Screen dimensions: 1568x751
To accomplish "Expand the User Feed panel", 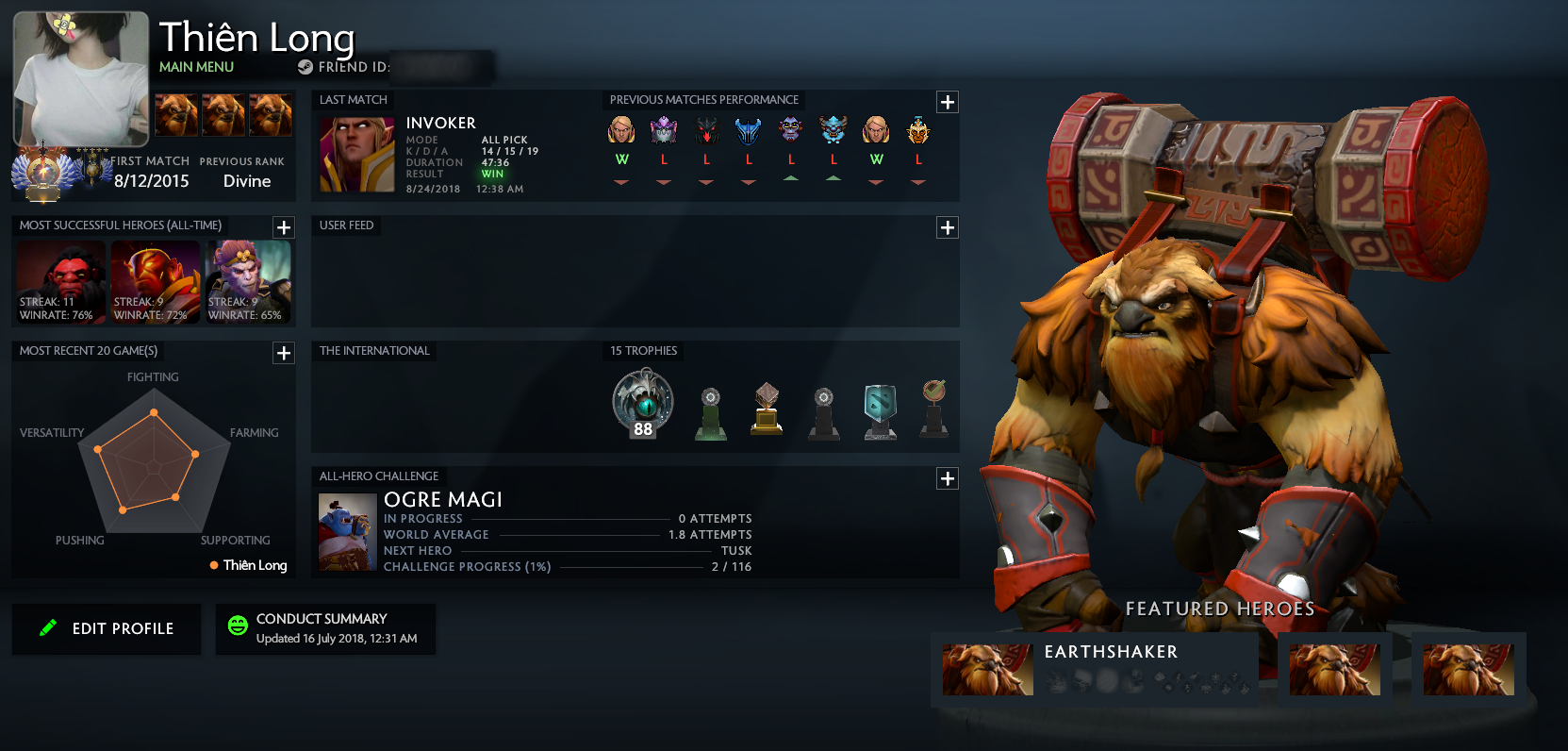I will 948,227.
